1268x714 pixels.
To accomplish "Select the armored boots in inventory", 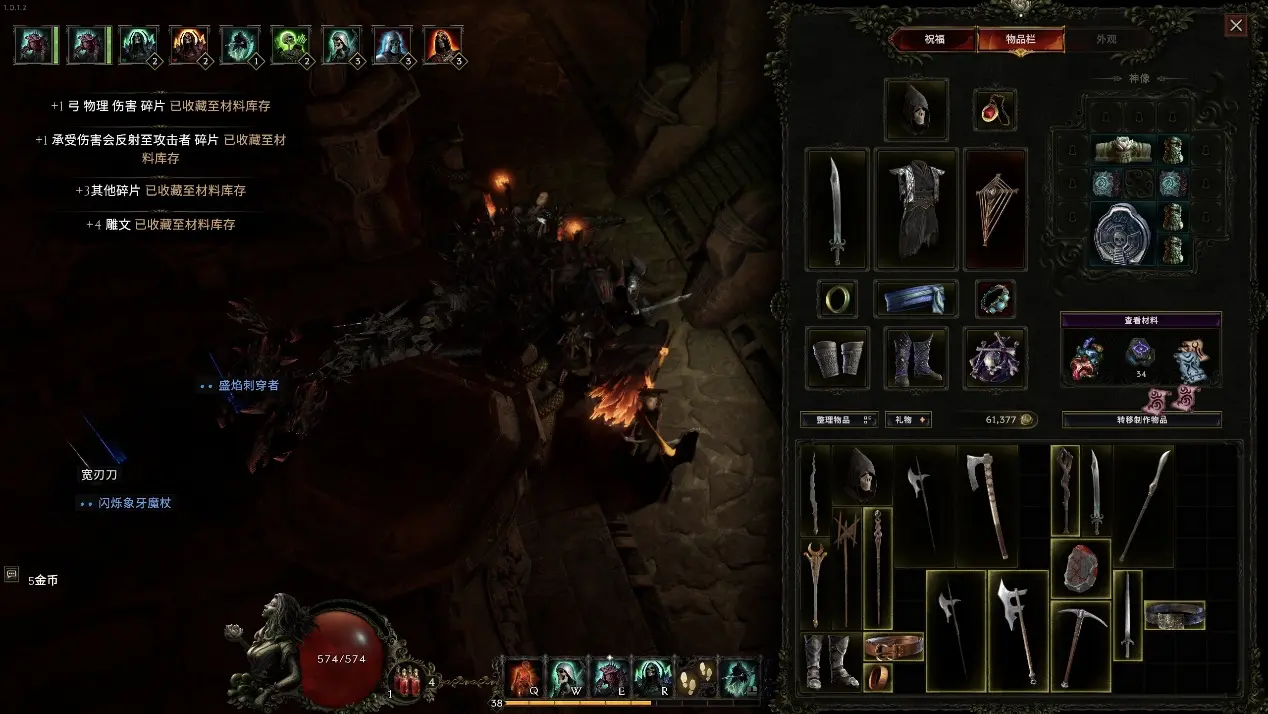I will (x=830, y=661).
